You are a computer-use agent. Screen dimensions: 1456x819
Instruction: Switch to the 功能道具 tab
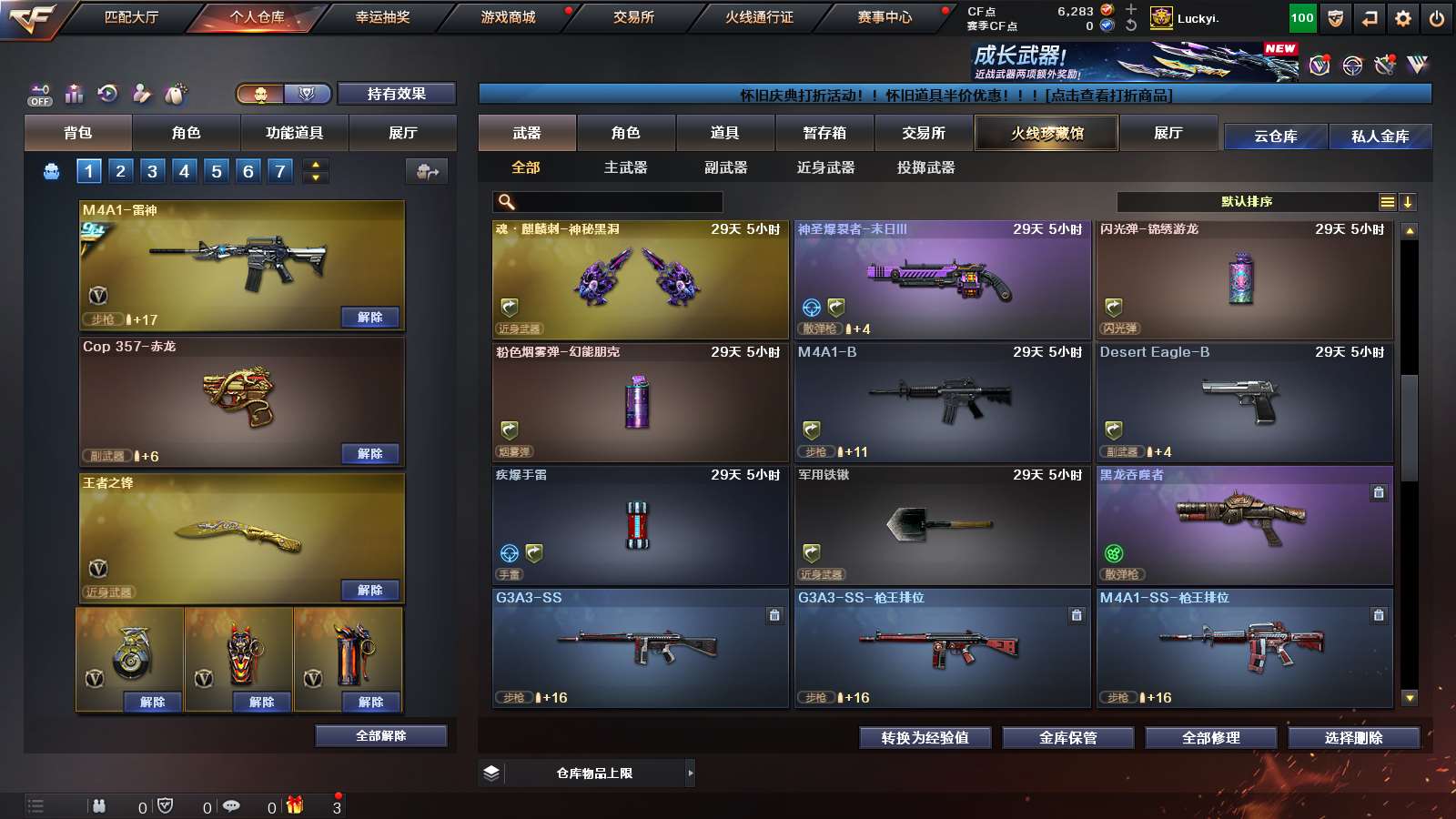(x=294, y=133)
